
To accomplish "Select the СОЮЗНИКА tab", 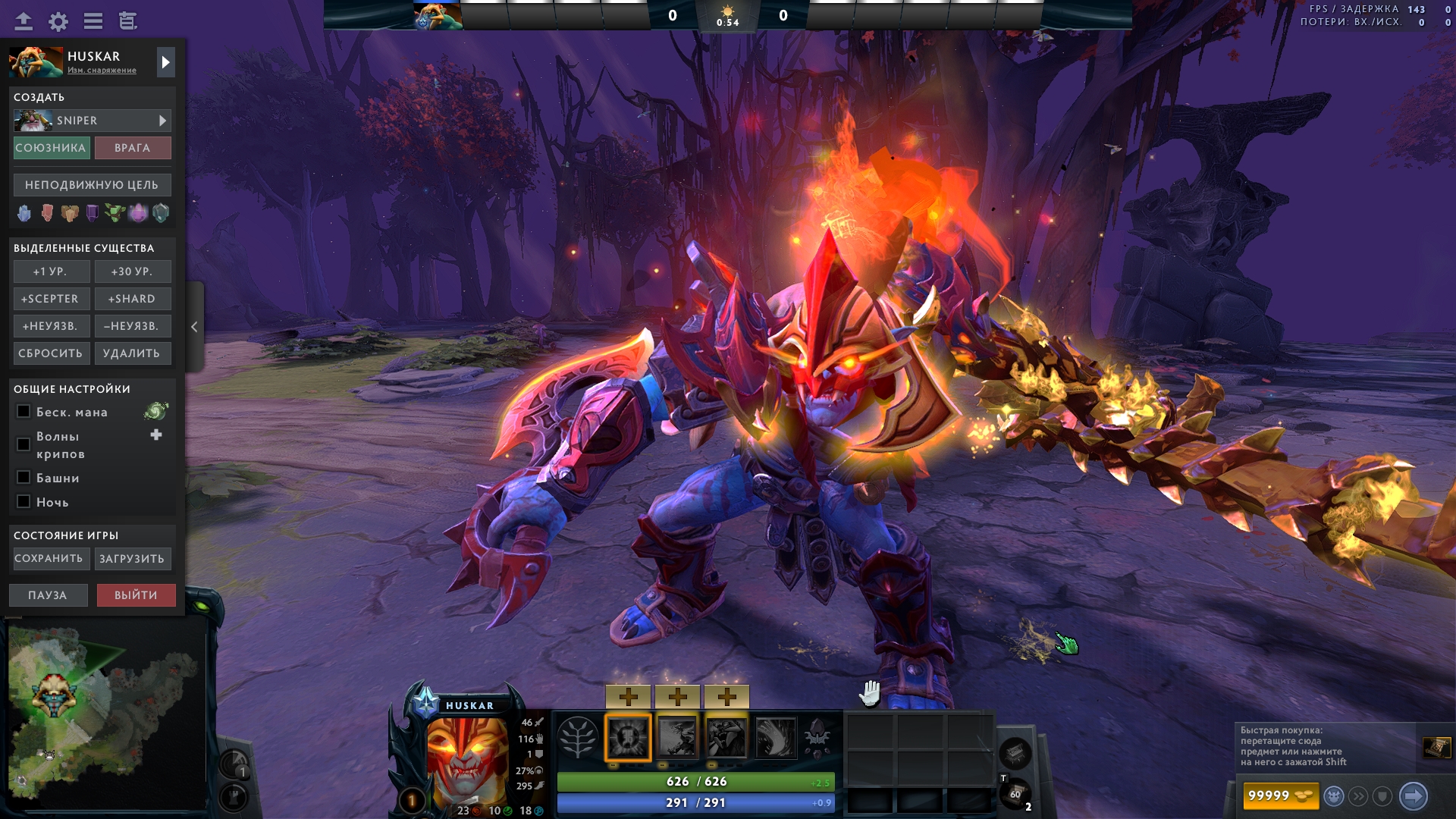I will coord(50,148).
